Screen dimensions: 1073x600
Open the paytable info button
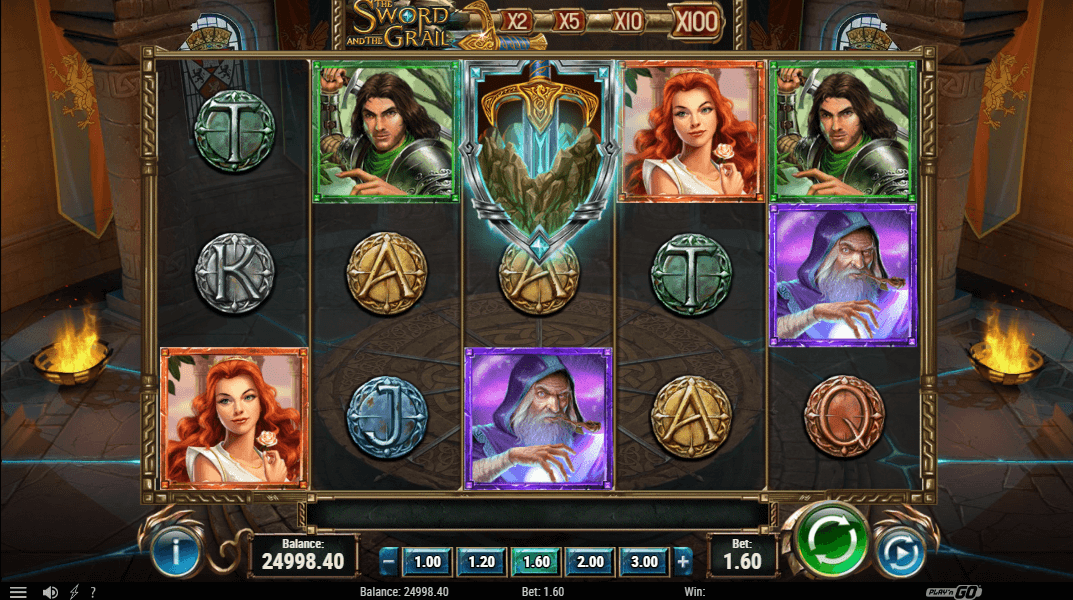pos(177,553)
